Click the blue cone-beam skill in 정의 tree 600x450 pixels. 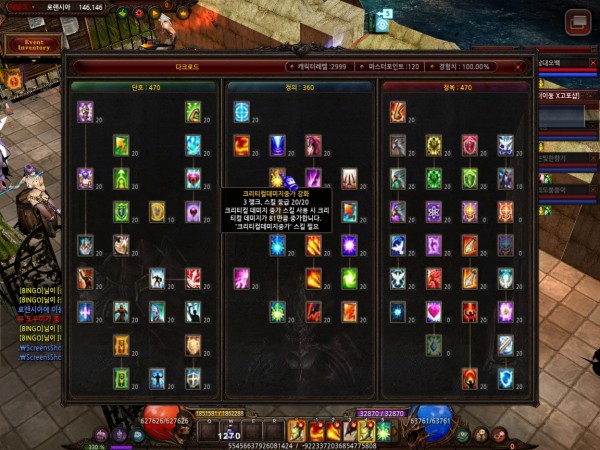(277, 146)
